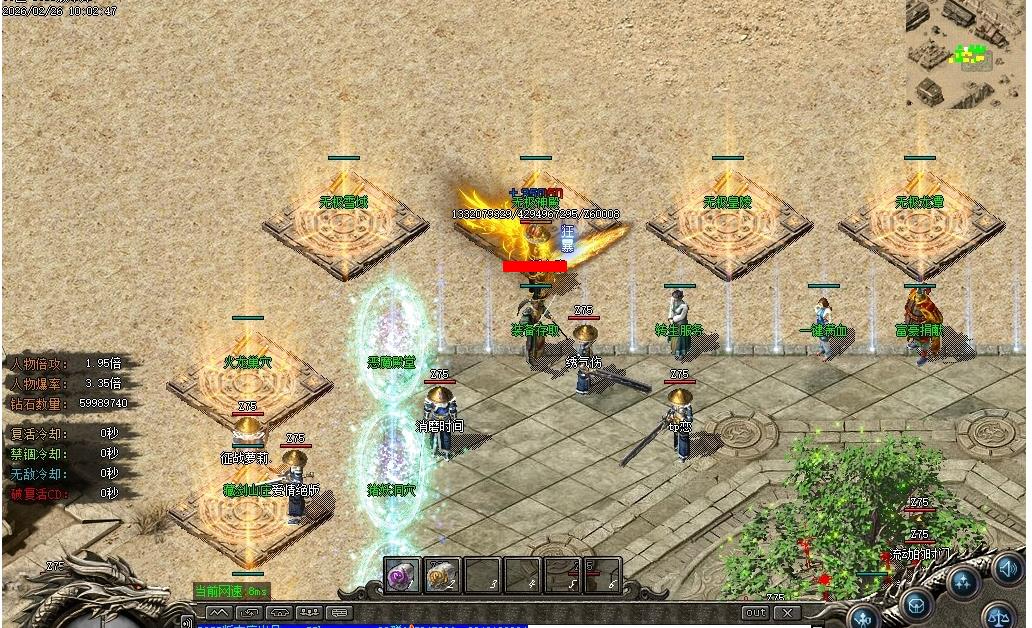Viewport: 1032px width, 628px height.
Task: Open the skills orb with three stars
Action: (964, 582)
